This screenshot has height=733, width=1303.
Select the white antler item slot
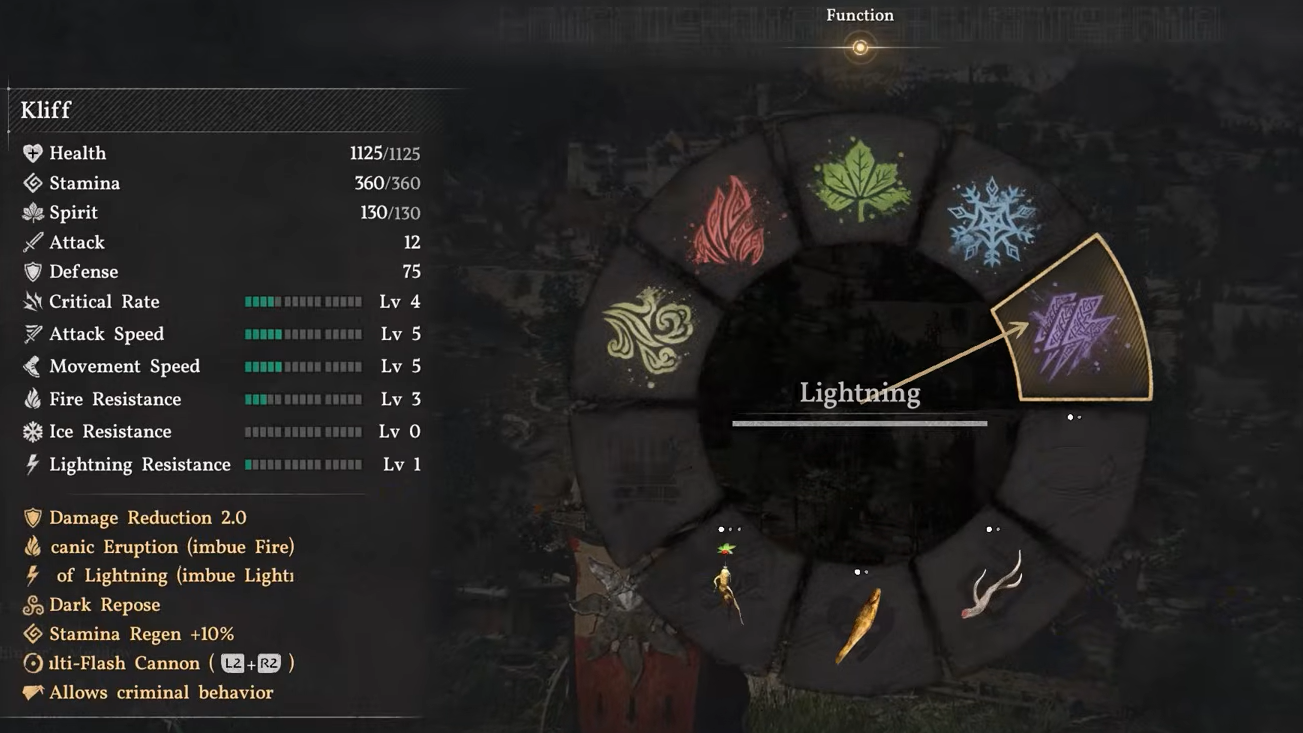pyautogui.click(x=992, y=587)
